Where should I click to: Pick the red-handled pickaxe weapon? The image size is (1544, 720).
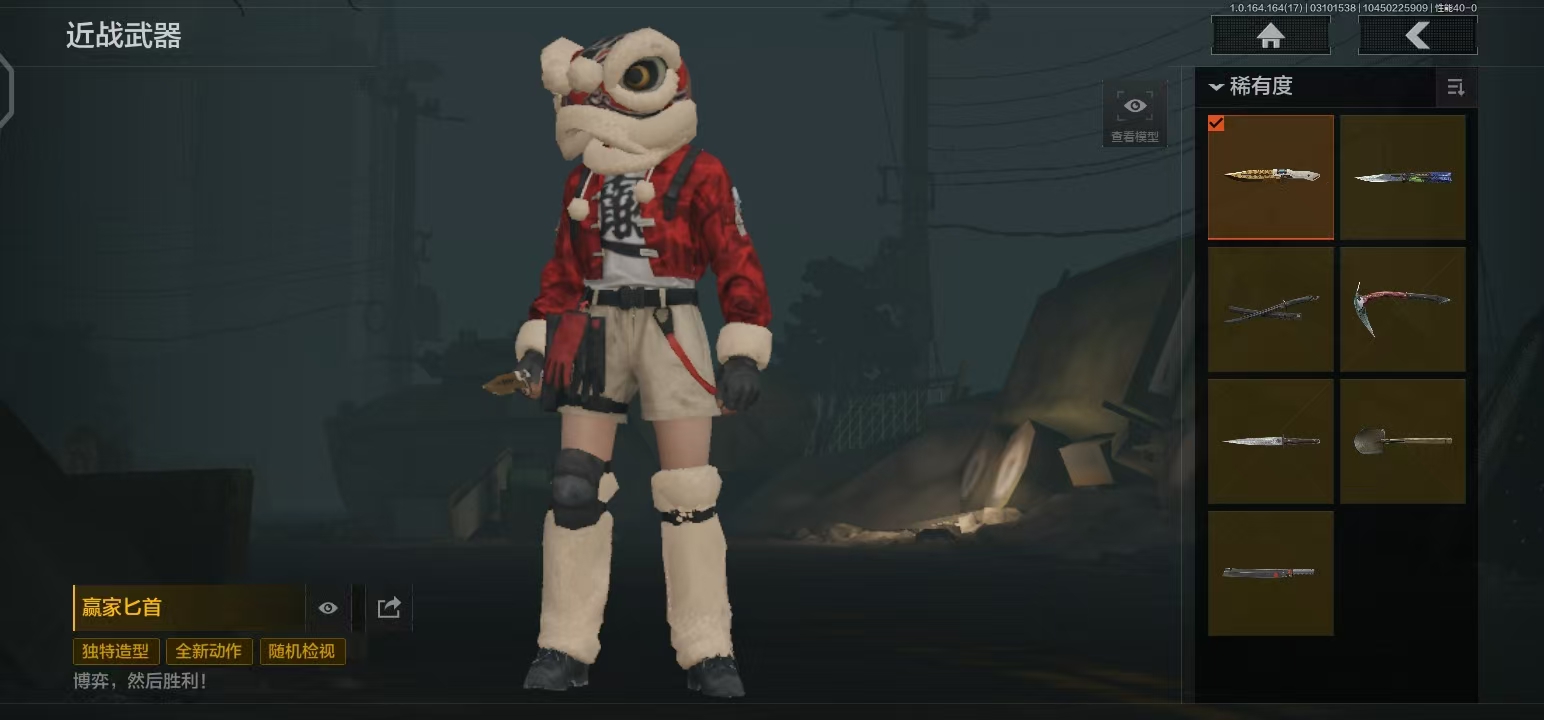click(1402, 309)
